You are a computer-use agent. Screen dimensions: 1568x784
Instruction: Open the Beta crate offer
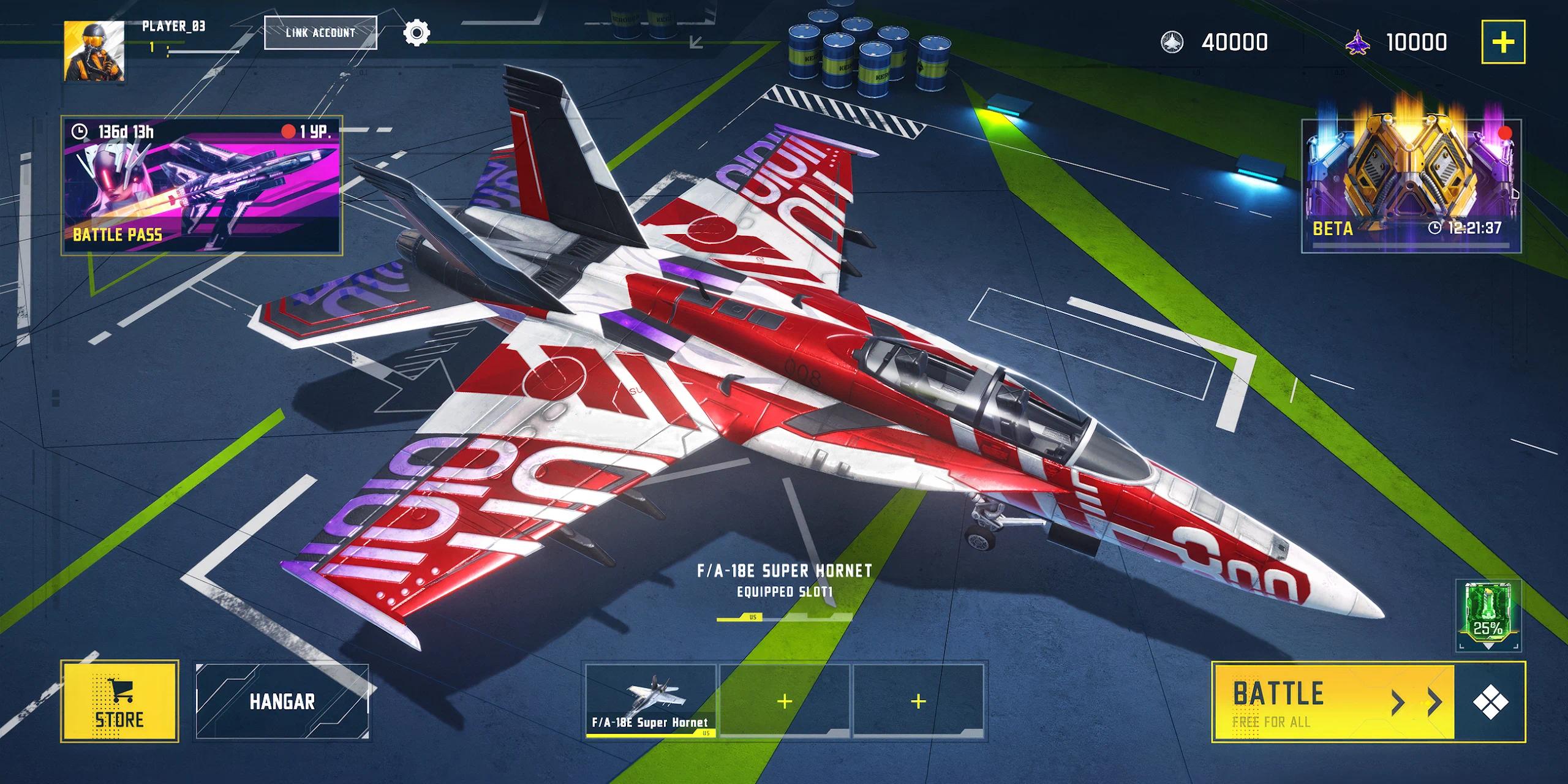1411,185
